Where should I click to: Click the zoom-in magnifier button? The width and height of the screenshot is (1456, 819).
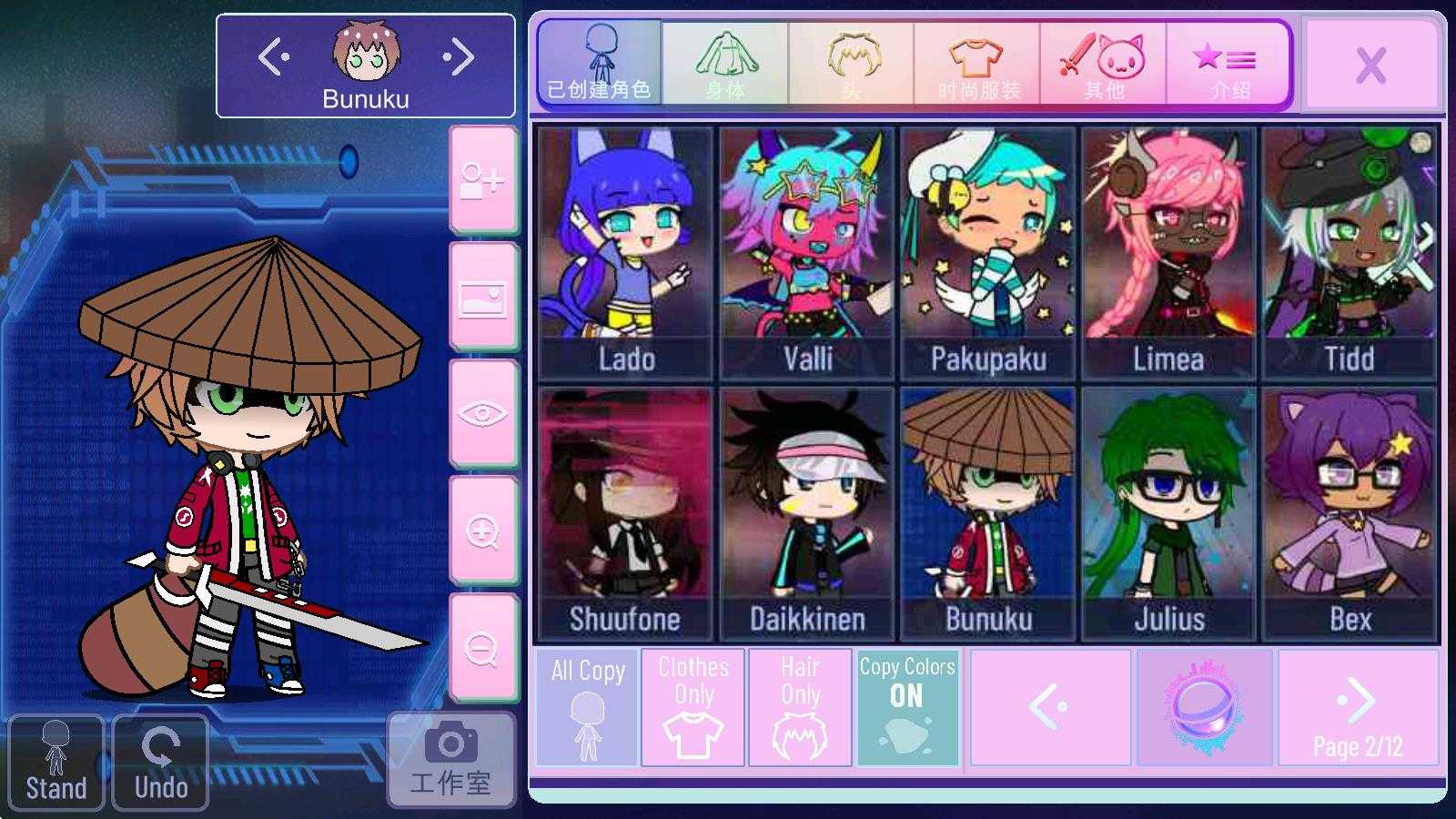point(482,531)
